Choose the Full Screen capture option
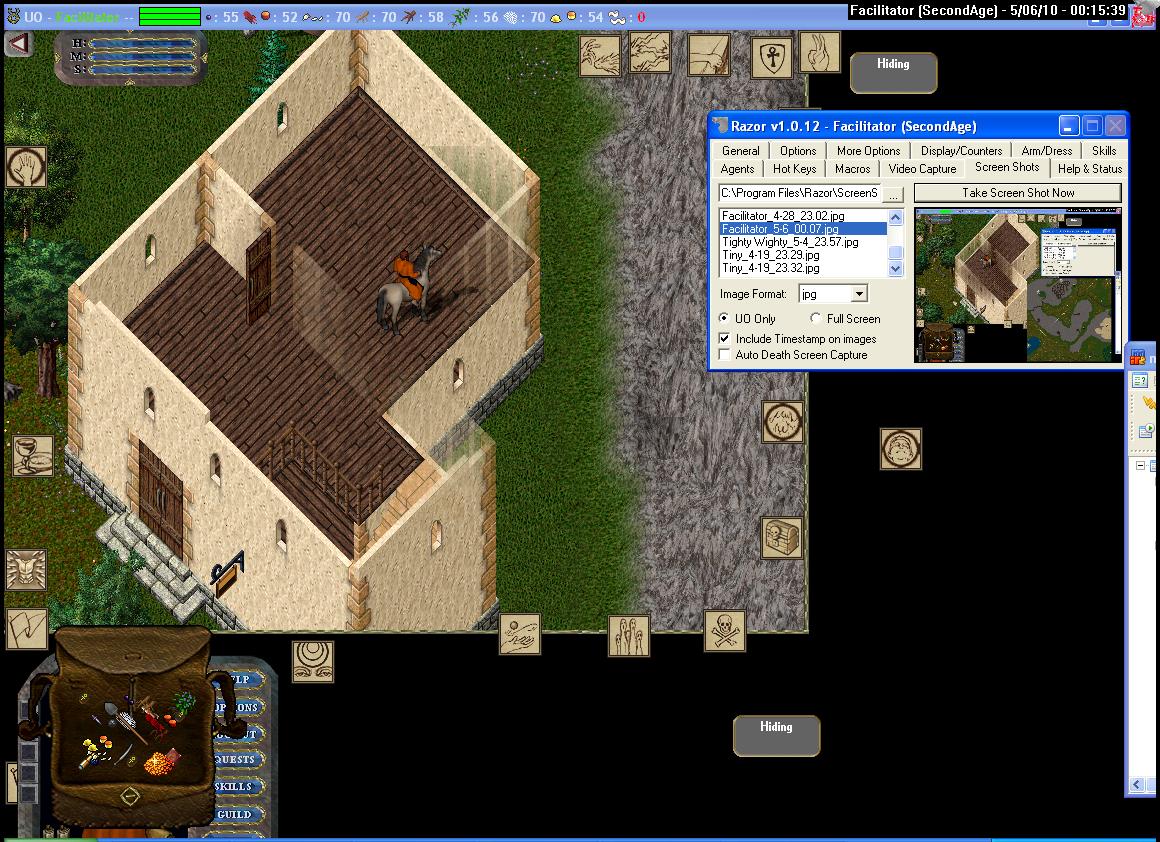 816,319
